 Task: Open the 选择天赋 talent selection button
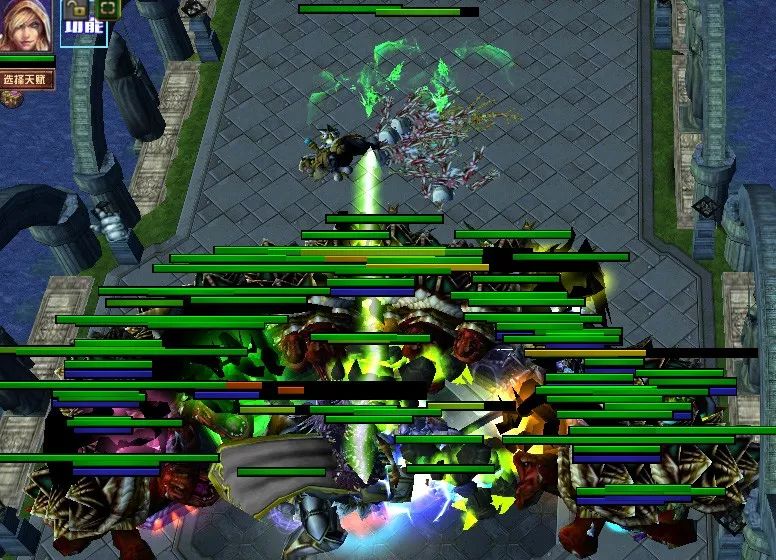tap(27, 79)
